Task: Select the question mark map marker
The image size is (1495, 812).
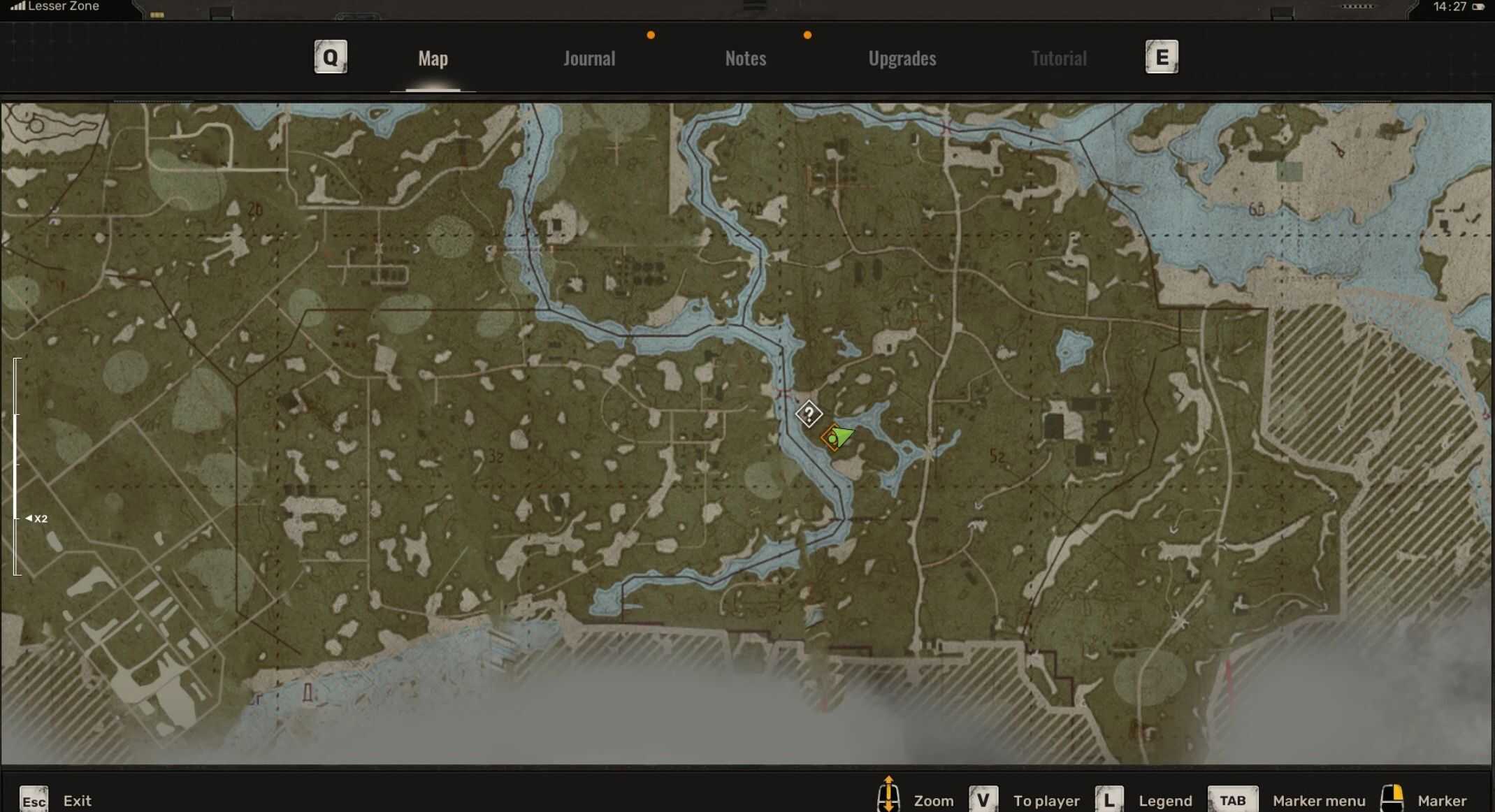Action: tap(808, 414)
